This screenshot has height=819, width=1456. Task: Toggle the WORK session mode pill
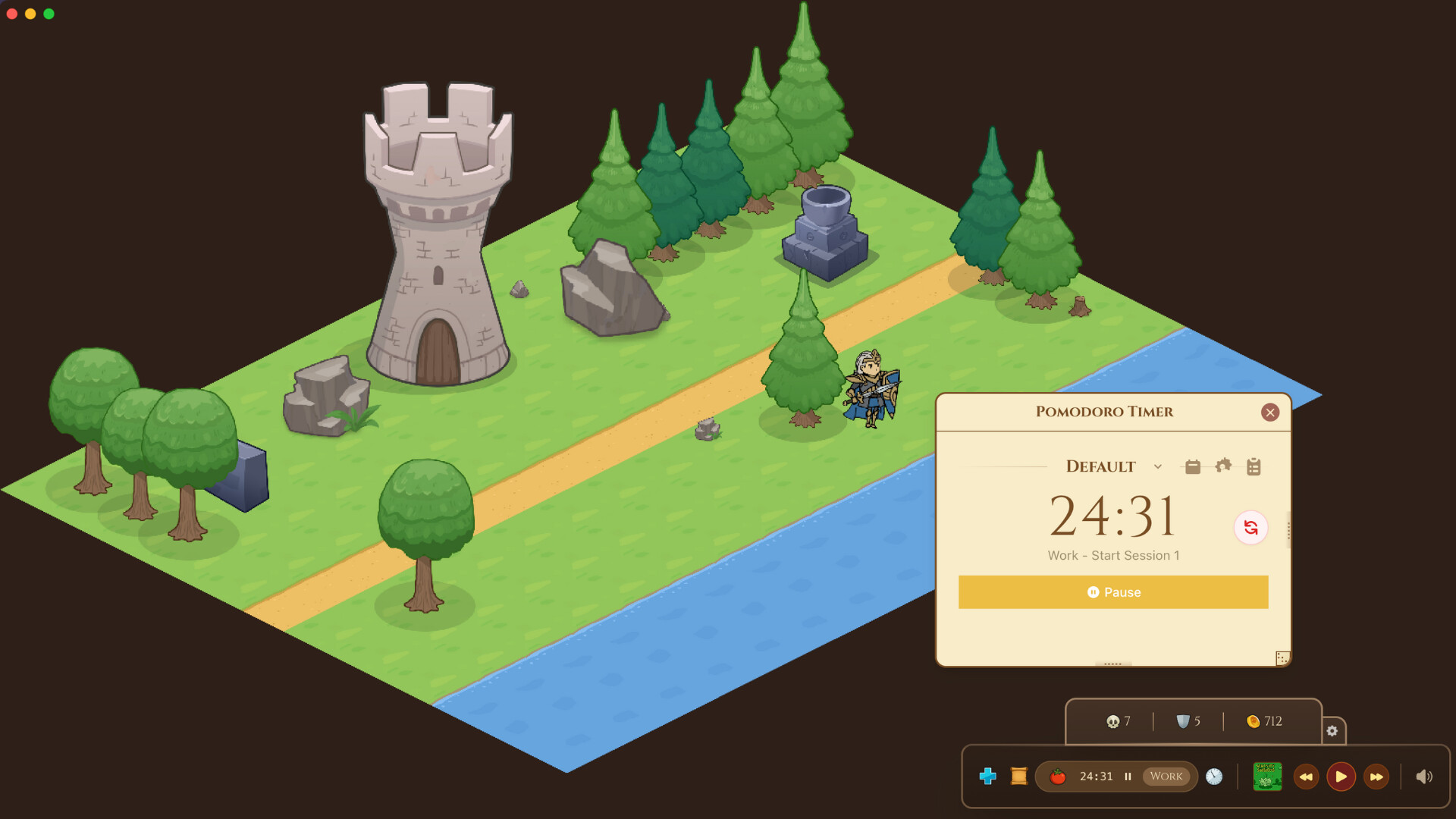(x=1166, y=776)
